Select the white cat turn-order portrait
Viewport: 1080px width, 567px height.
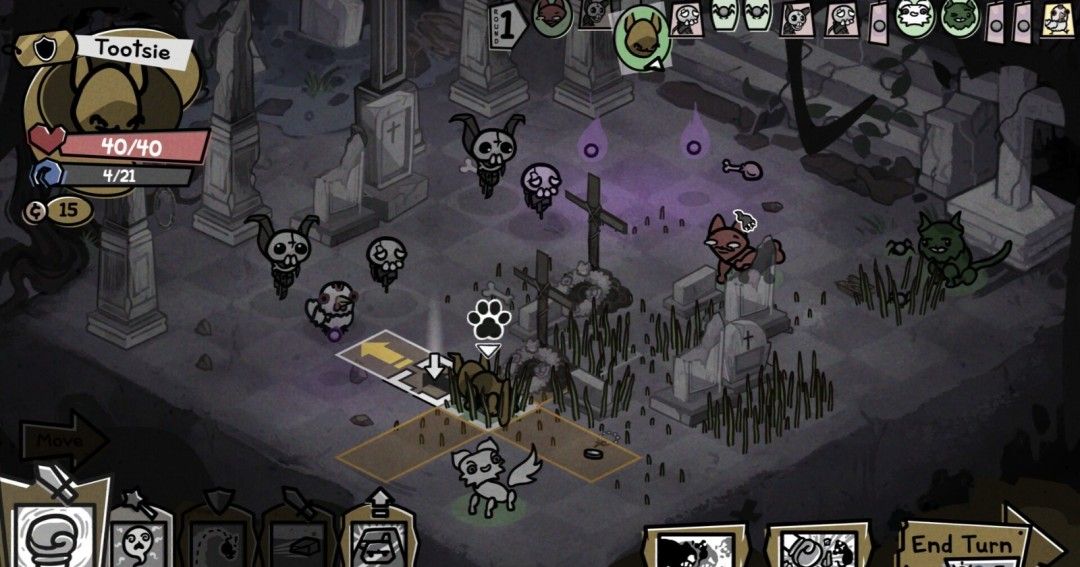click(914, 19)
